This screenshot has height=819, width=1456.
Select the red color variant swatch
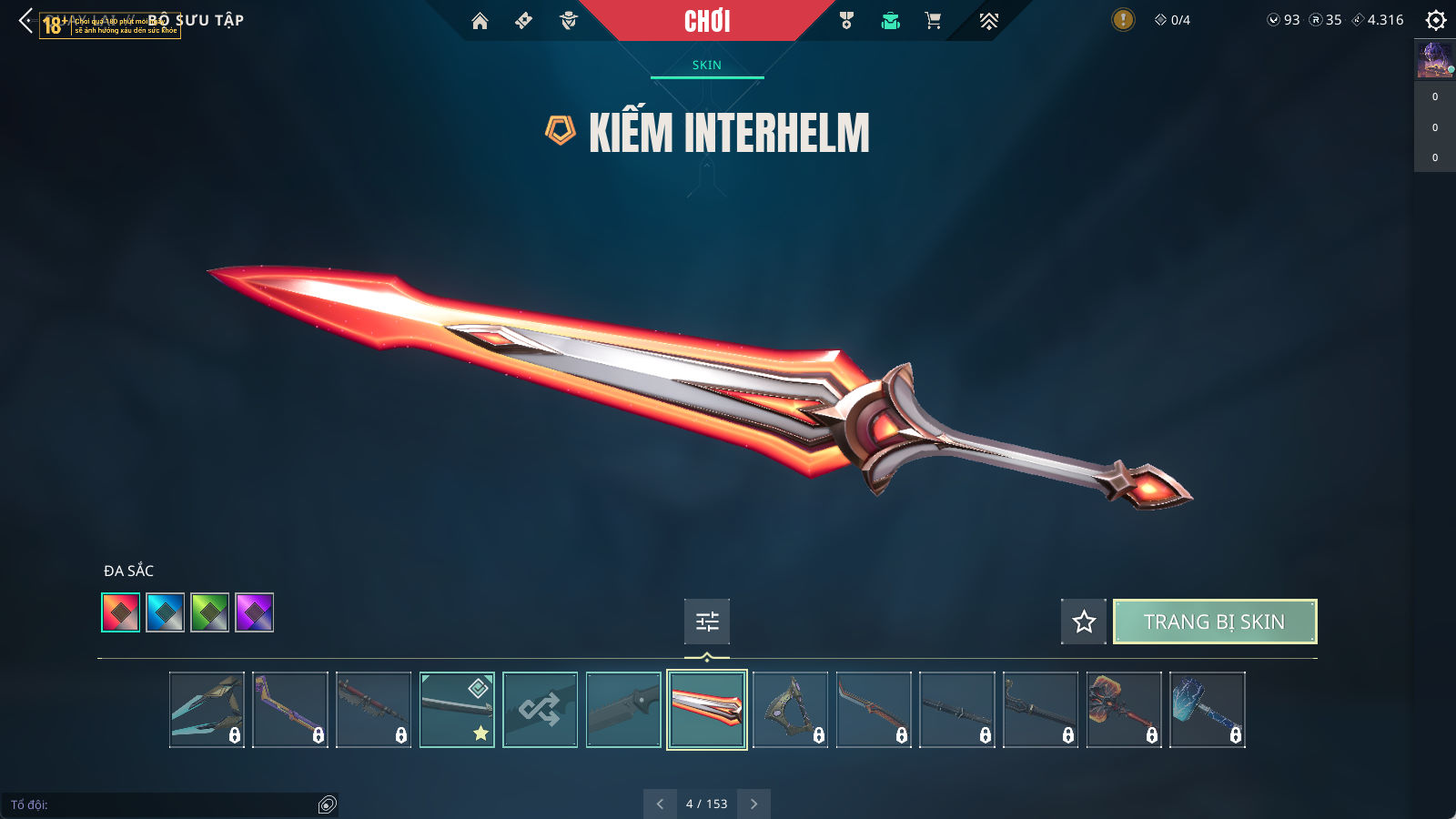[x=121, y=612]
